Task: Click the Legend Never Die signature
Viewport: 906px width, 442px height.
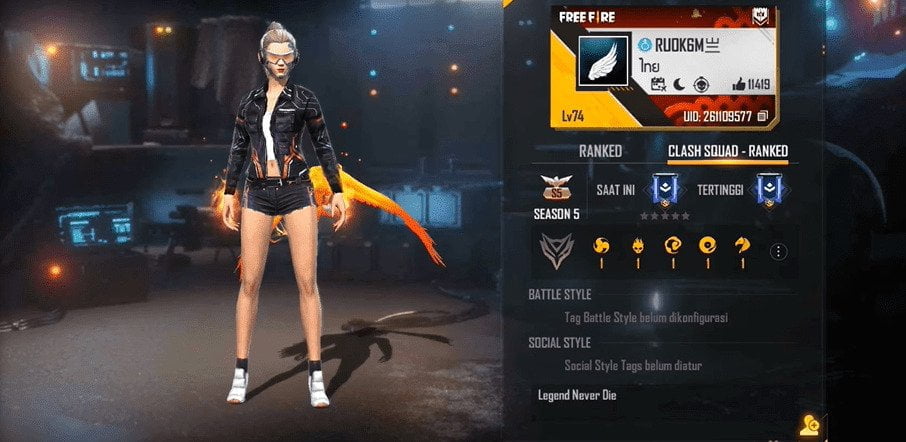Action: [x=576, y=394]
